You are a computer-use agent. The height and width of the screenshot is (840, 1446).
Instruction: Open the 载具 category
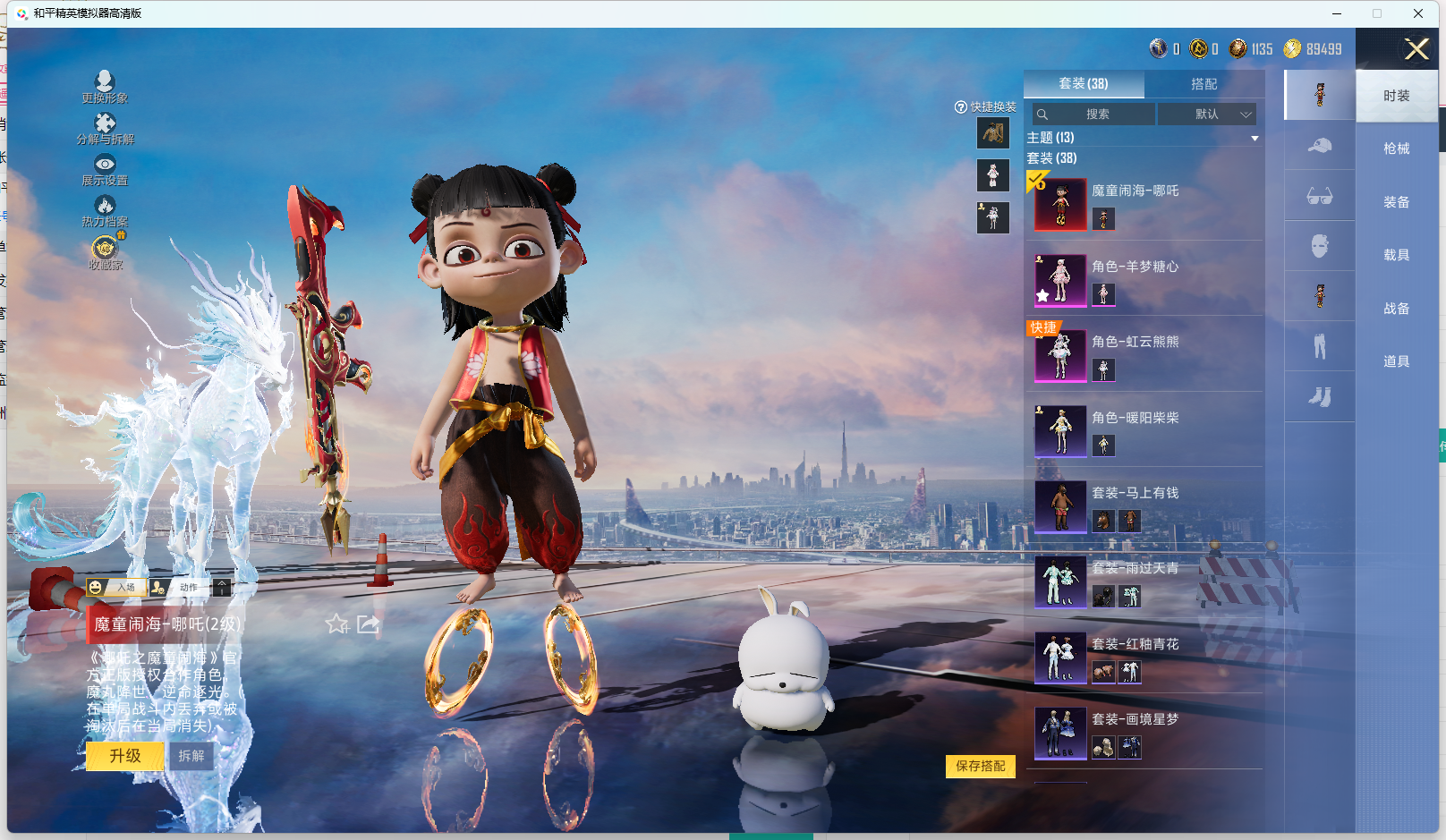tap(1396, 255)
